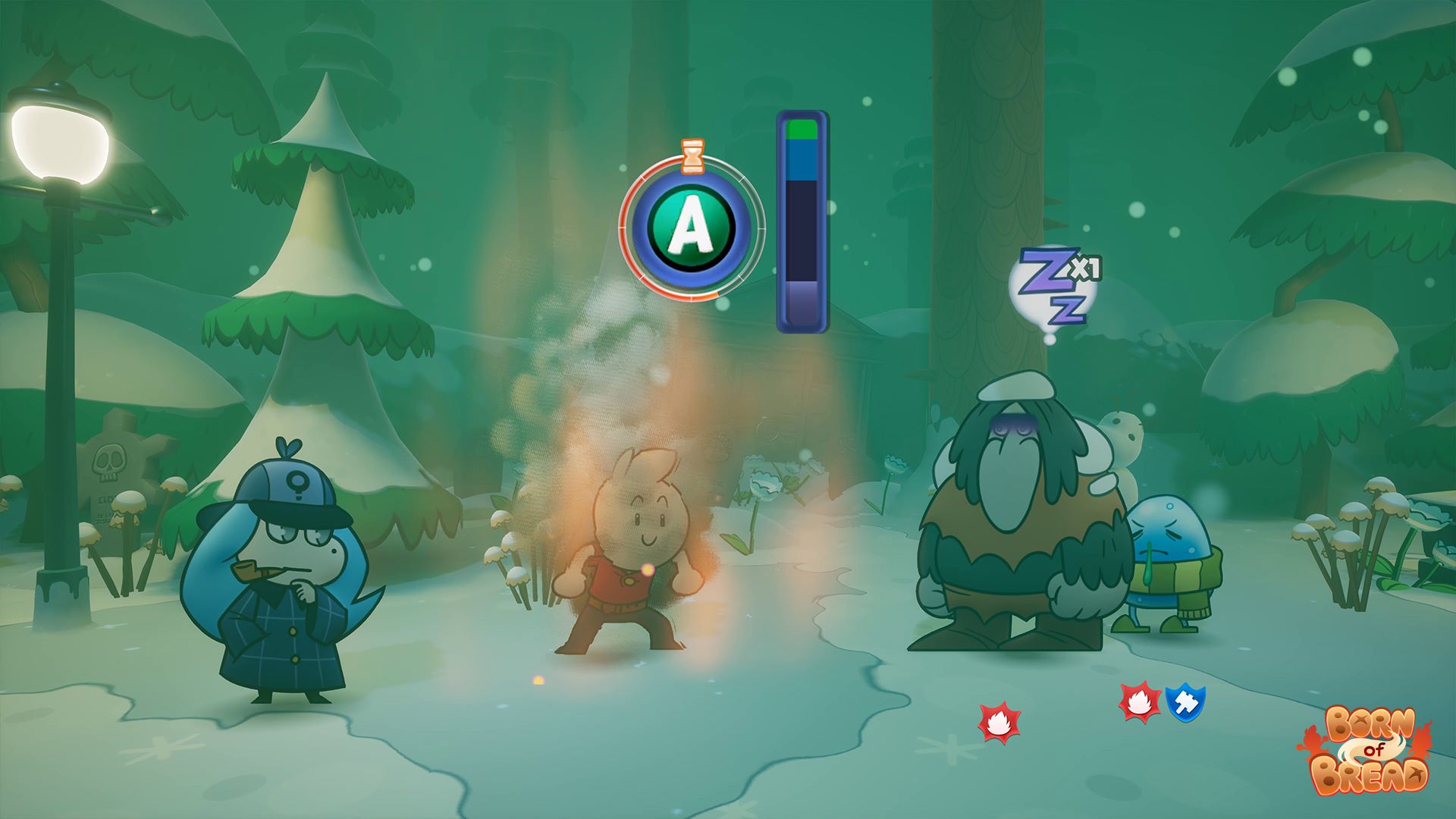Select the sleeping Zz status bubble
The height and width of the screenshot is (819, 1456).
click(x=1054, y=289)
